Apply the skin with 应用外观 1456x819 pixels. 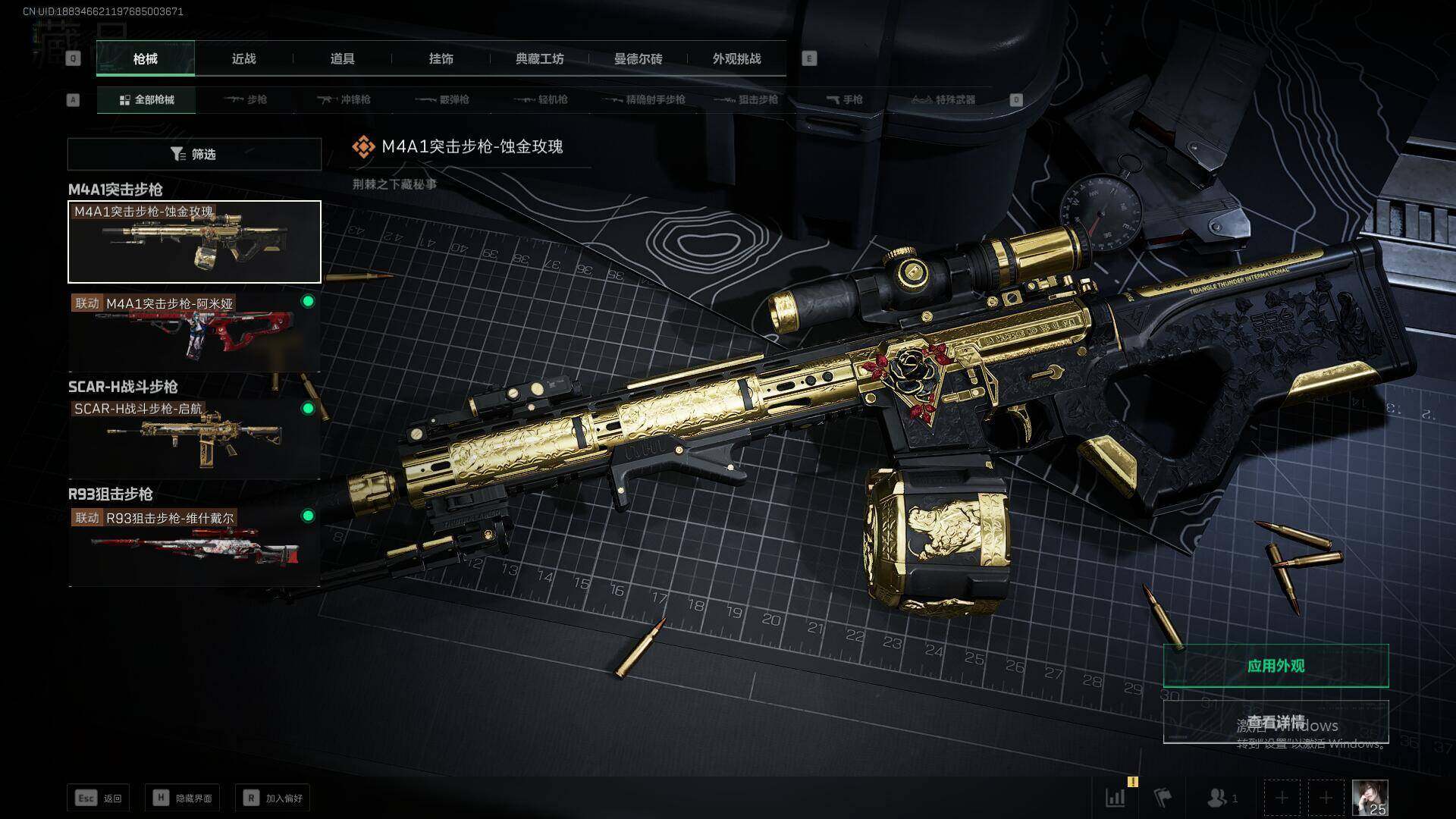coord(1276,666)
